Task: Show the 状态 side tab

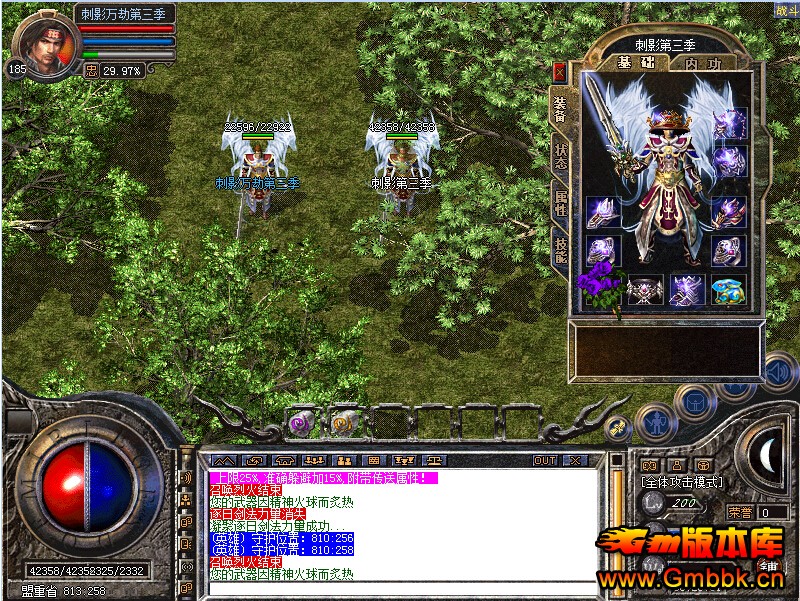Action: pos(560,156)
